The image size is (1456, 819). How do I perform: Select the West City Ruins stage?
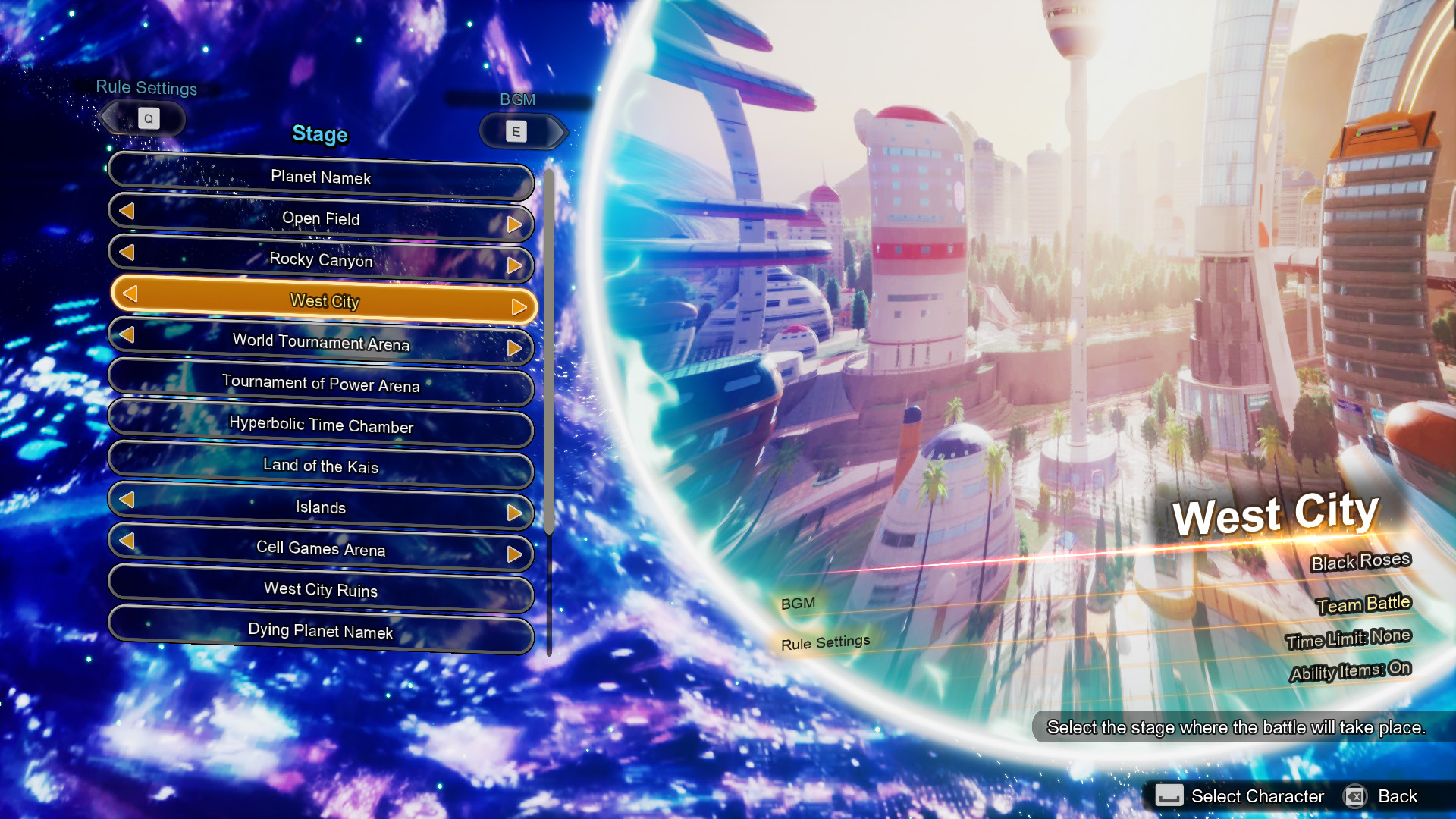coord(321,591)
